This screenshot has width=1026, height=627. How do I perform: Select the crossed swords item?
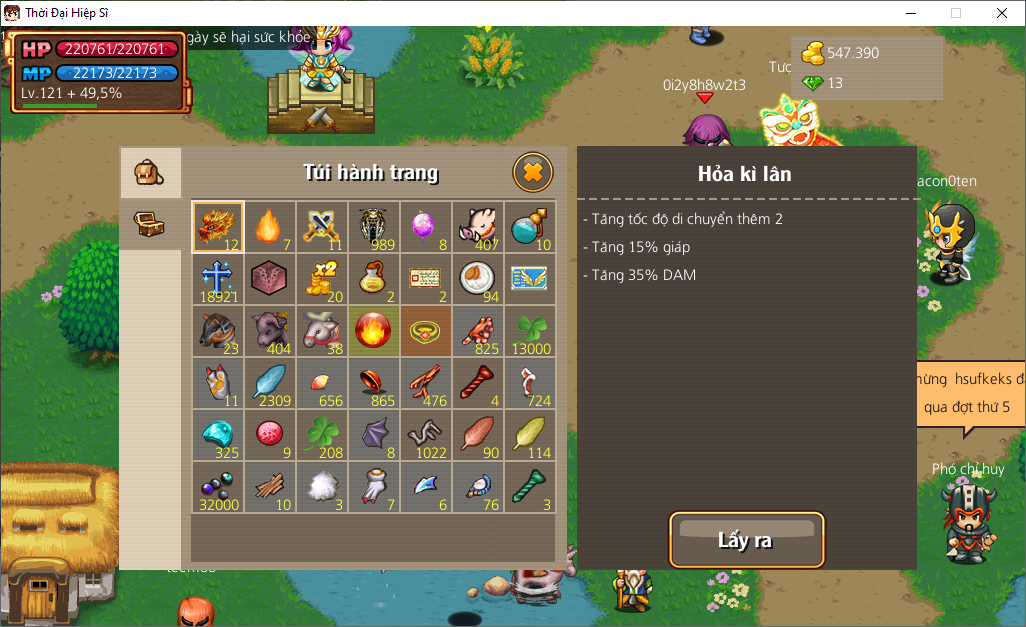[322, 227]
